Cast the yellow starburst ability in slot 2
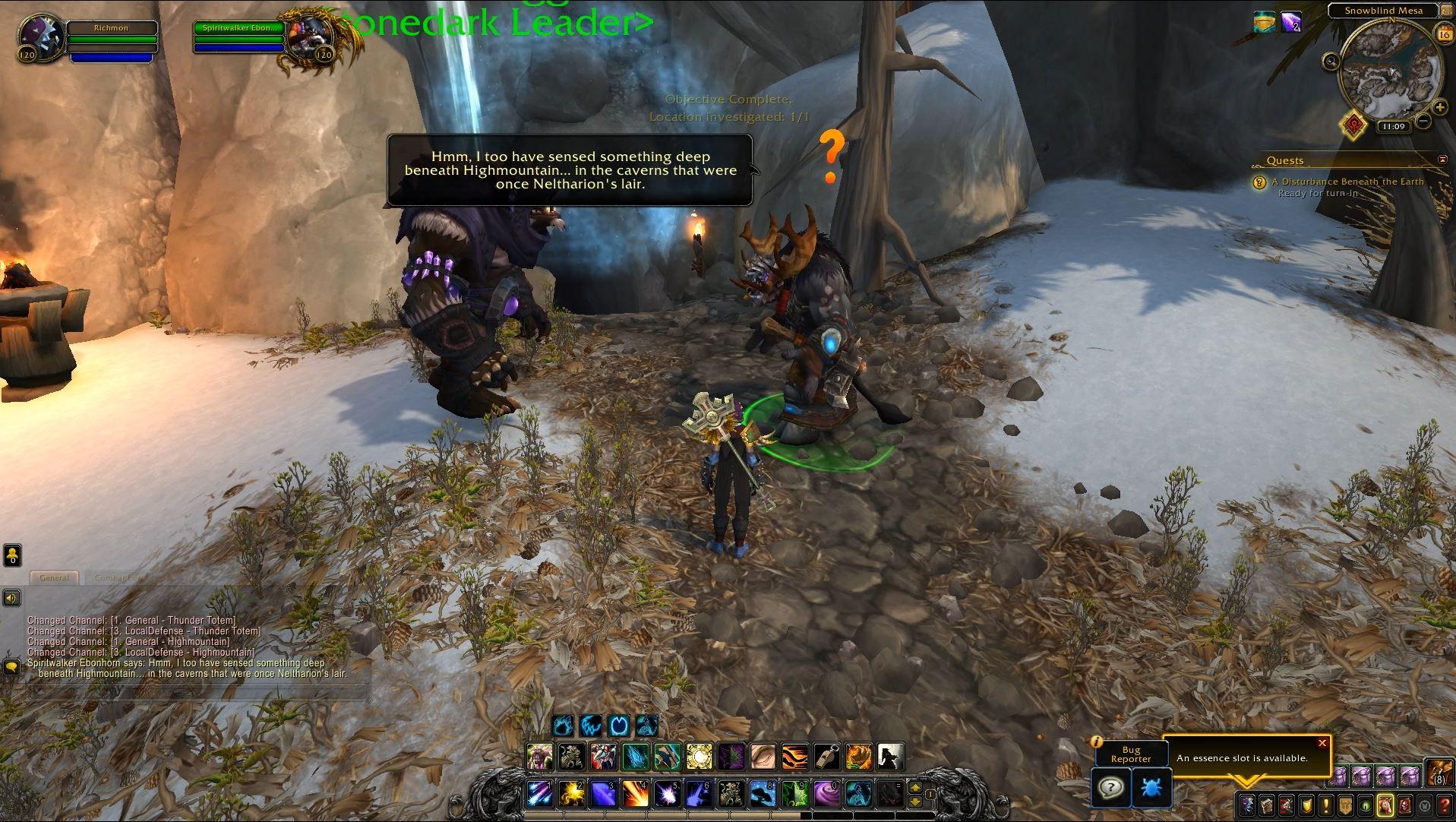Screen dimensions: 1456x822 (570, 794)
